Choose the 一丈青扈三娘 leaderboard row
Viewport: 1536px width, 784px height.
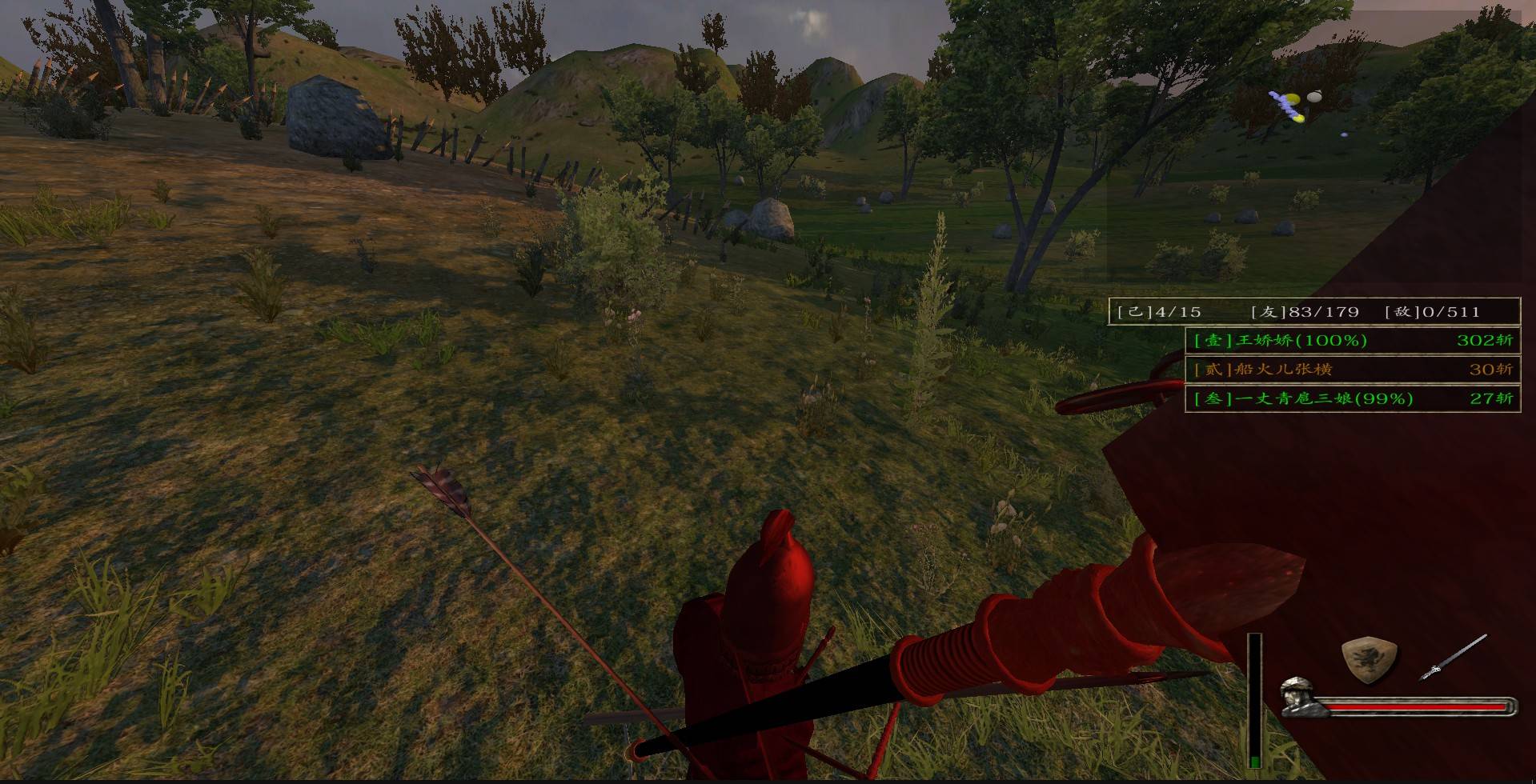click(1352, 398)
